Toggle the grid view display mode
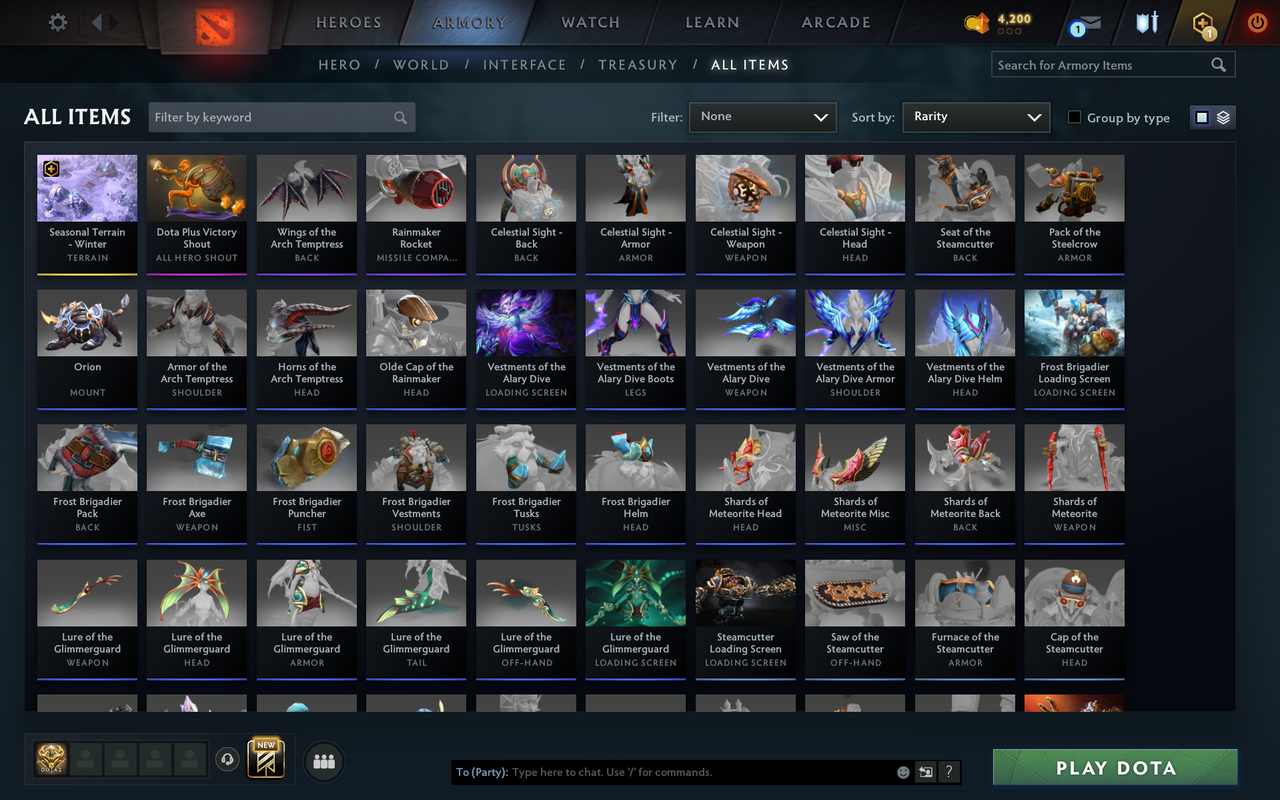Viewport: 1280px width, 800px height. (x=1201, y=117)
